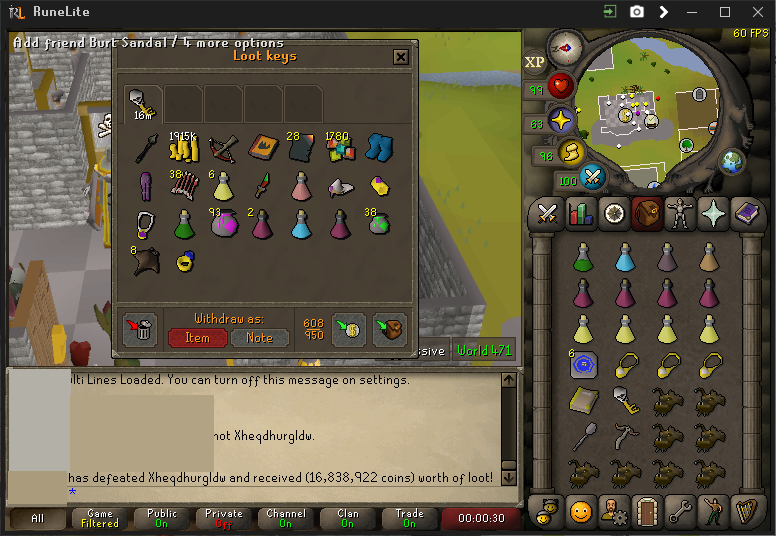The image size is (776, 536).
Task: Click the RuneLite screenshot camera button
Action: pyautogui.click(x=637, y=12)
